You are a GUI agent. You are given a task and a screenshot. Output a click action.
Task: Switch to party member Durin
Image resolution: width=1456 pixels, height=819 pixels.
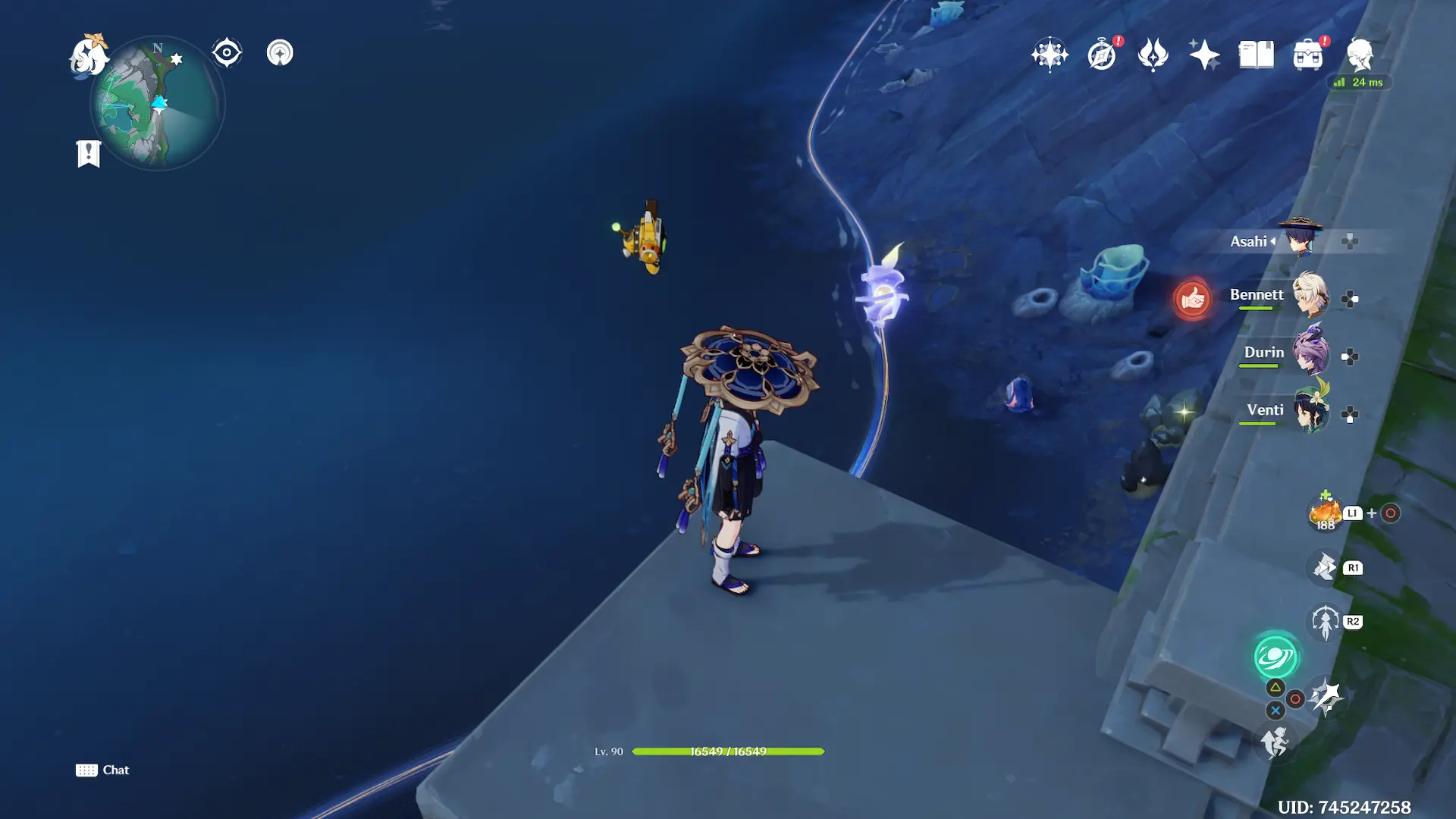click(1310, 353)
